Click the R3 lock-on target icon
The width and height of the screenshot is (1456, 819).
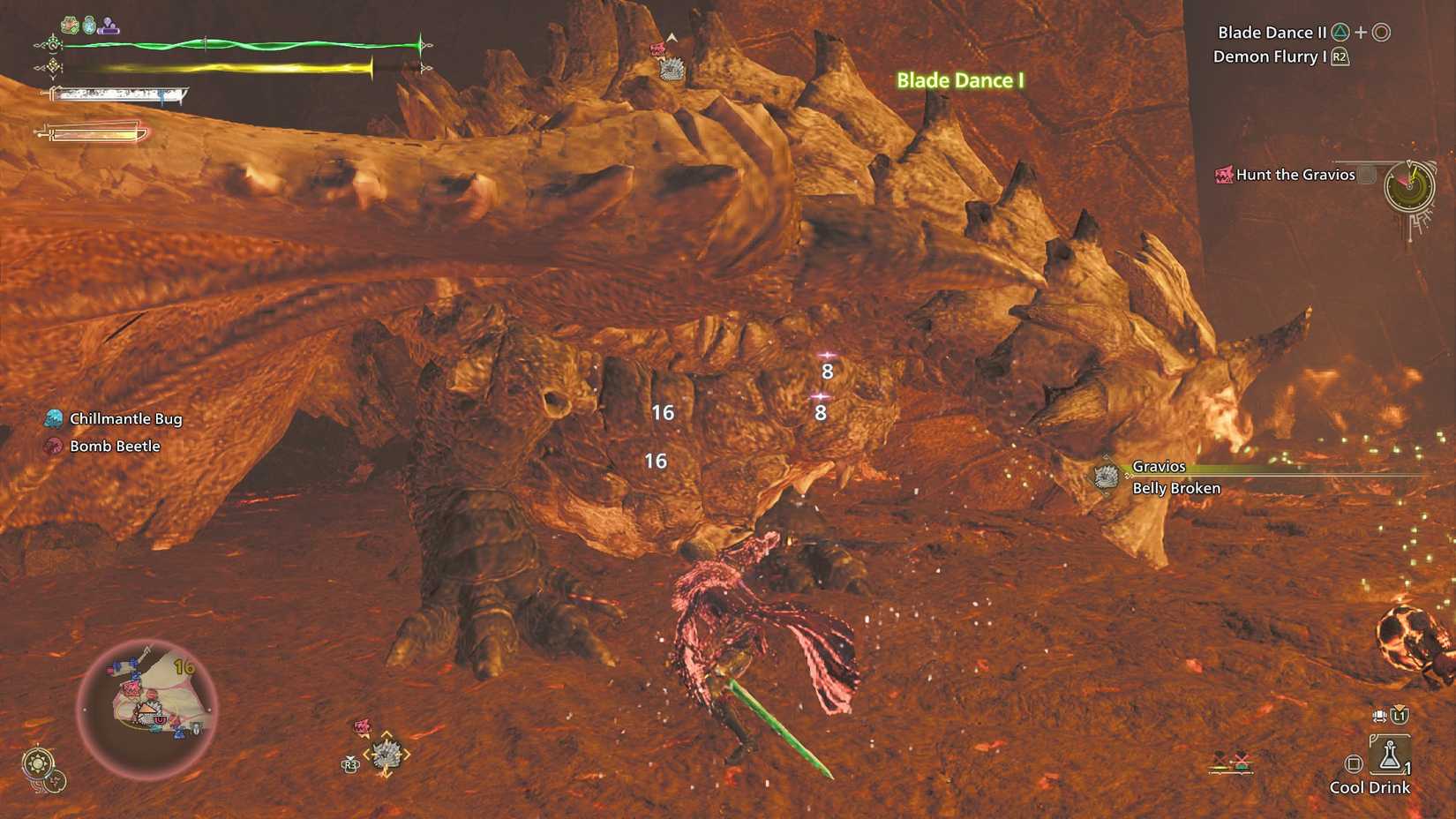pyautogui.click(x=349, y=763)
